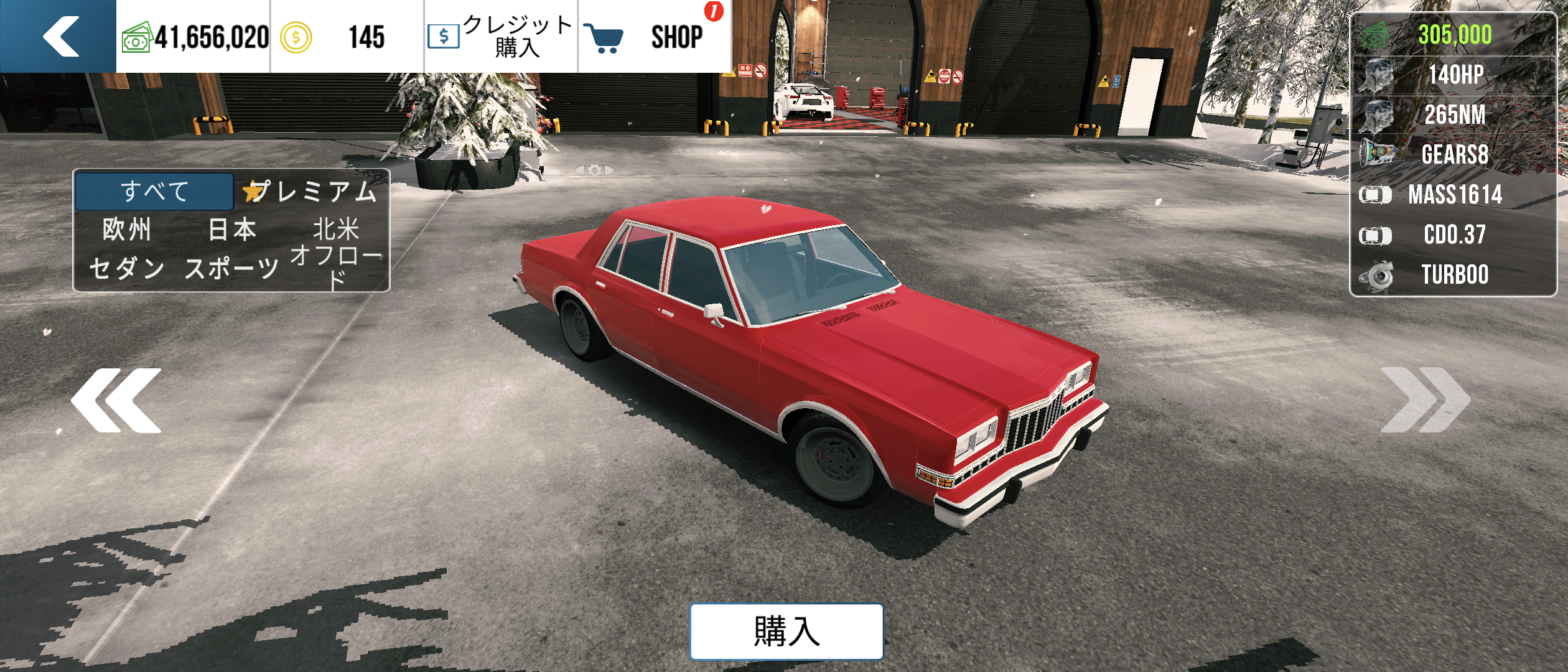Open the SHOP cart menu
This screenshot has width=1568, height=672.
click(653, 36)
